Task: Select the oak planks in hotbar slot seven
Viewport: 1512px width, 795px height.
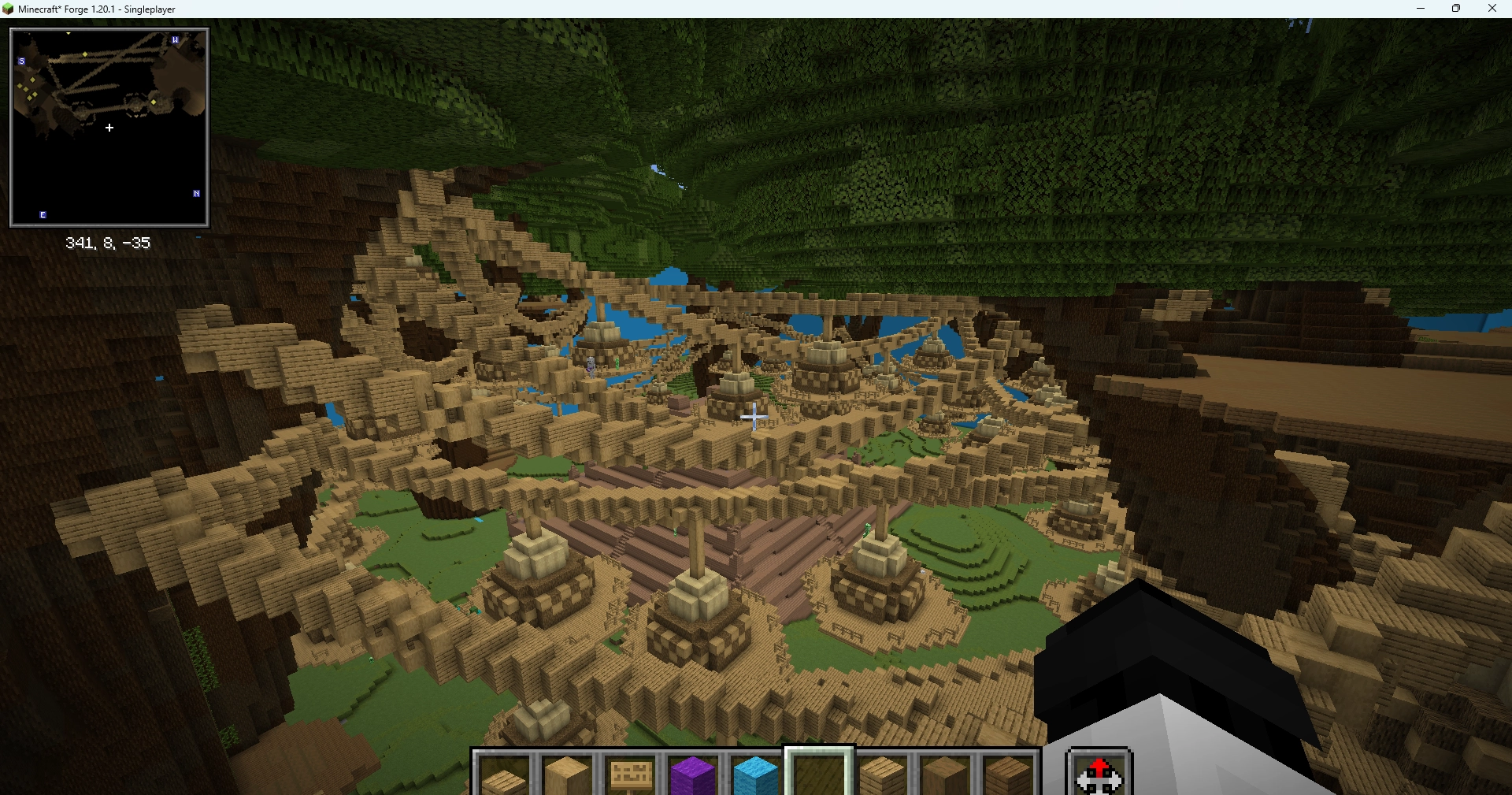Action: (x=880, y=776)
